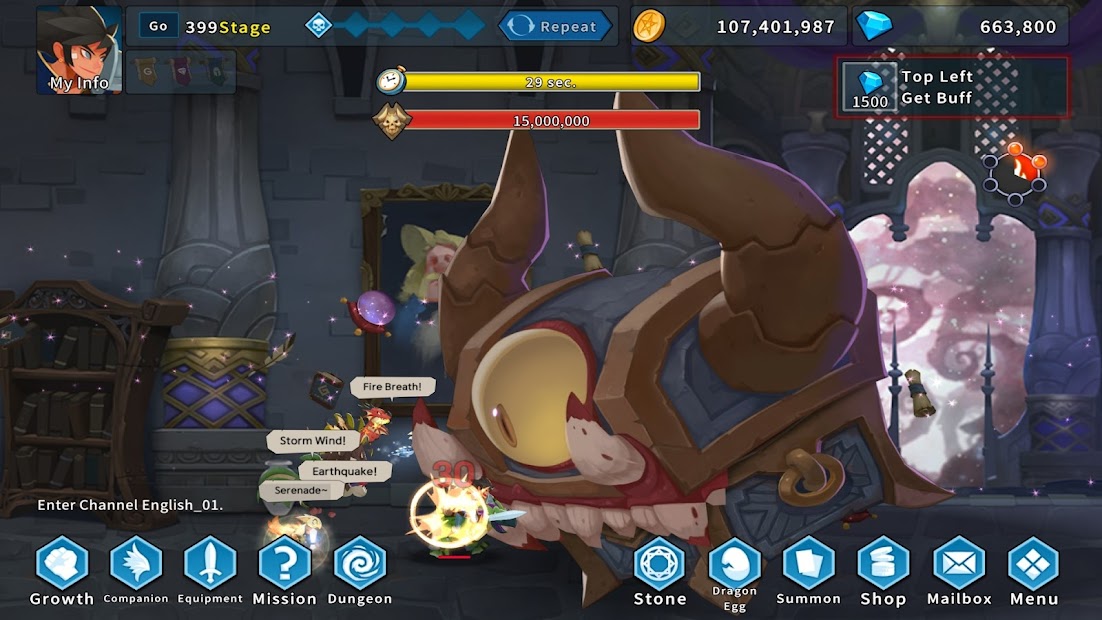Open the Dragon Egg menu
The width and height of the screenshot is (1102, 620).
tap(735, 568)
